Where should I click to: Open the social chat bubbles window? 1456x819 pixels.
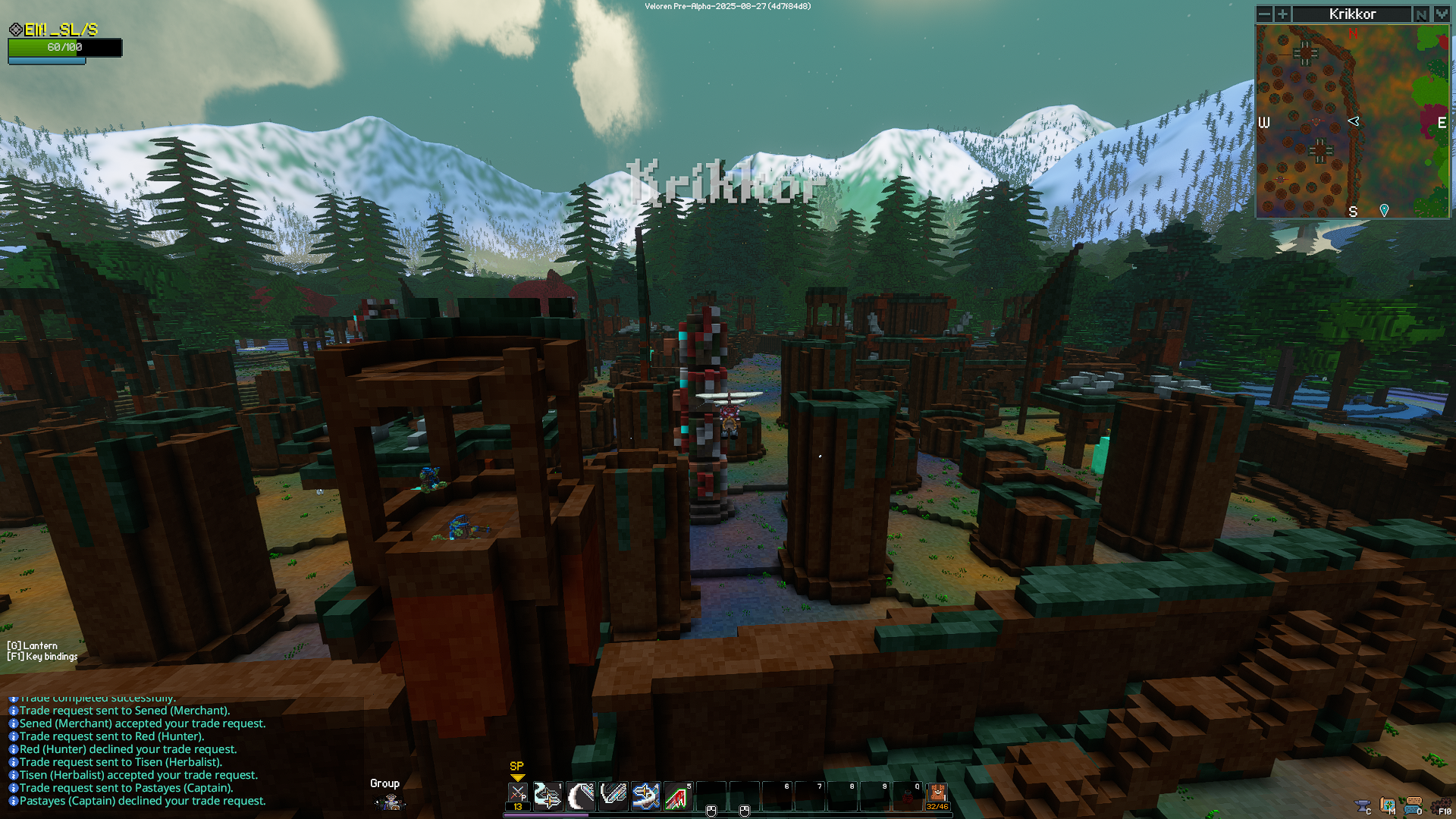coord(1414,805)
